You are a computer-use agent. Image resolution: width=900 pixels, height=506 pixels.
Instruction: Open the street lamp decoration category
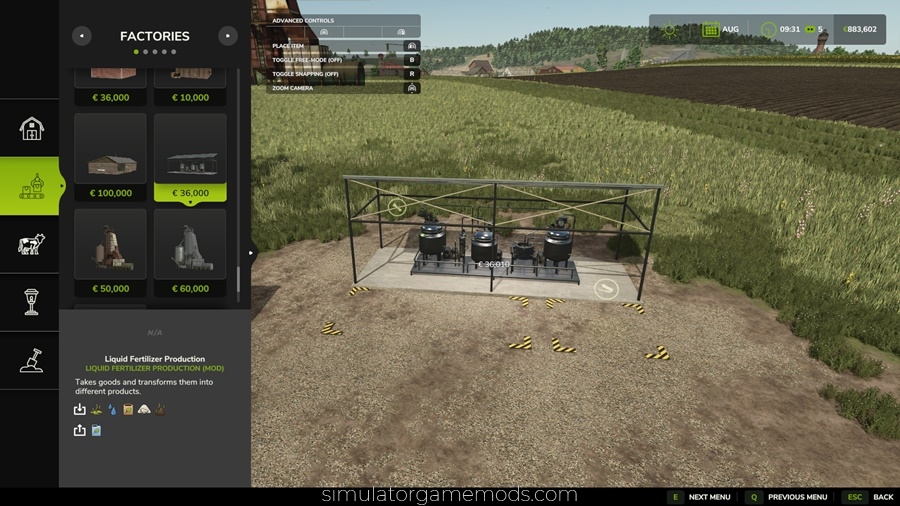pos(30,302)
